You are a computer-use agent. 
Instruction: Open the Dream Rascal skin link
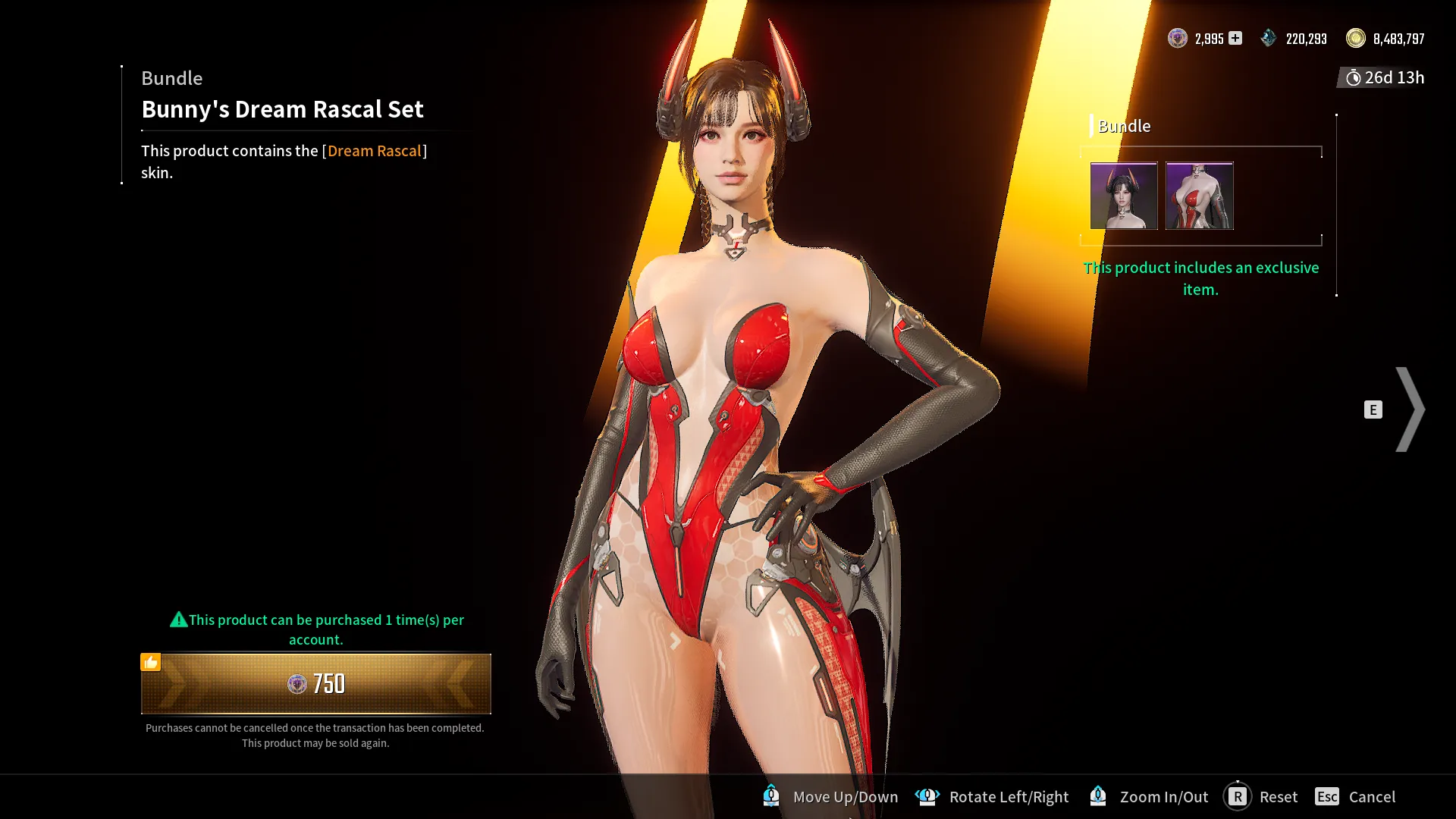point(374,151)
